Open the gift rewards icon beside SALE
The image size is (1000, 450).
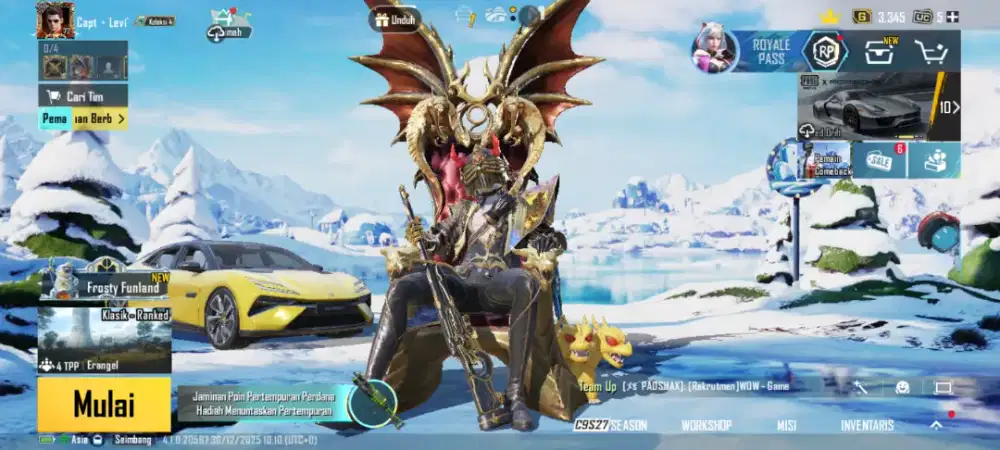[934, 160]
